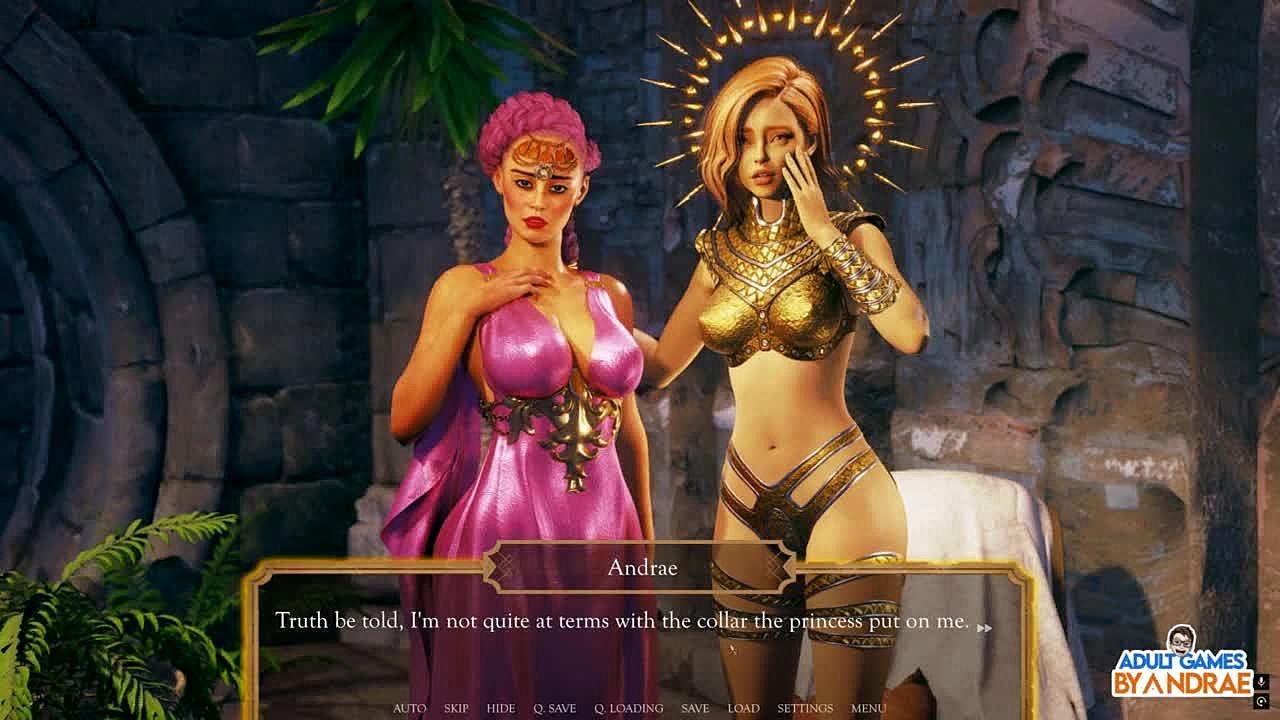Screen dimensions: 1280x720
Task: Go to the main Menu
Action: [868, 708]
